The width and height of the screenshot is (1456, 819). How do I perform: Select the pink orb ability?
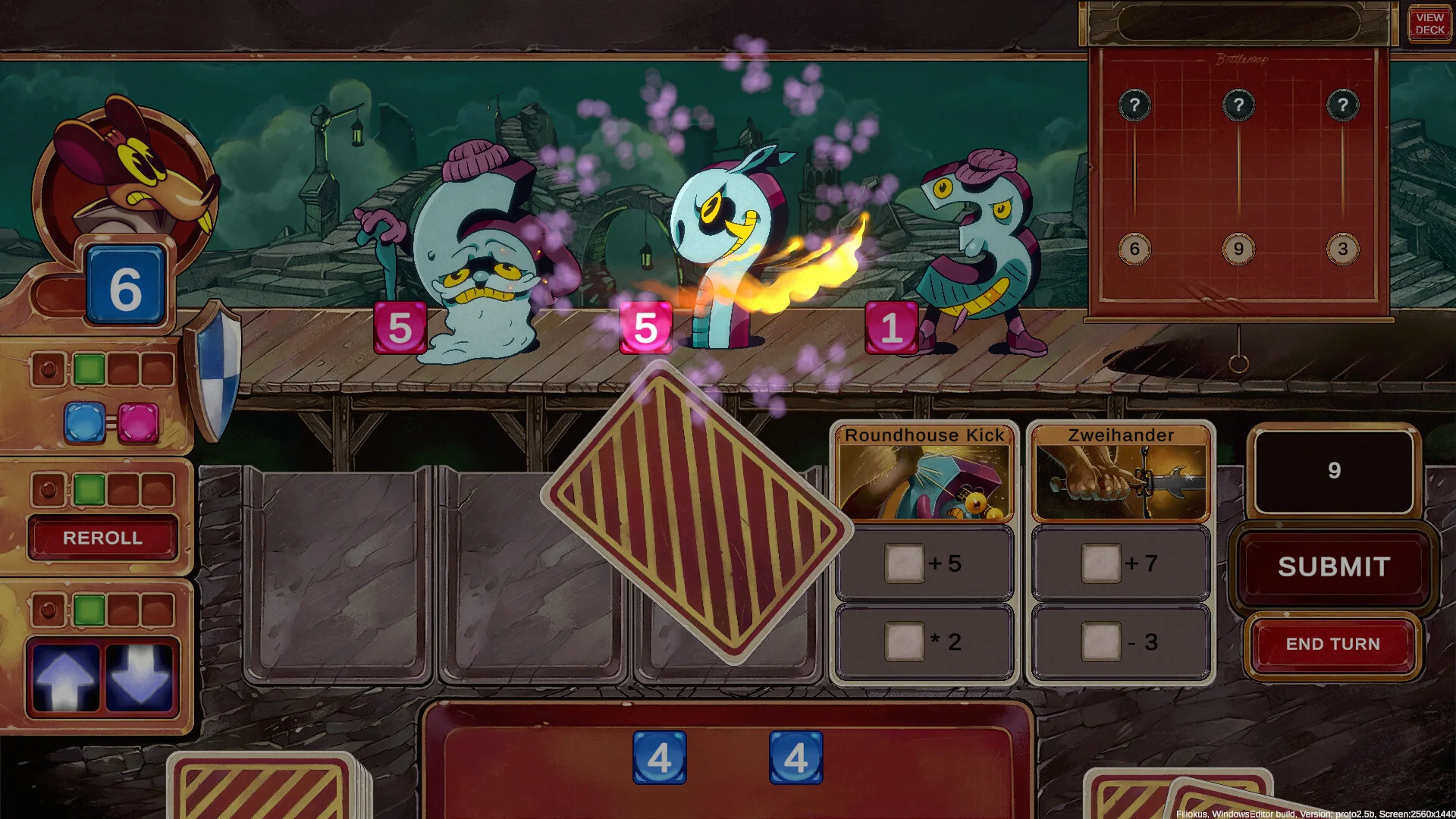[x=138, y=422]
